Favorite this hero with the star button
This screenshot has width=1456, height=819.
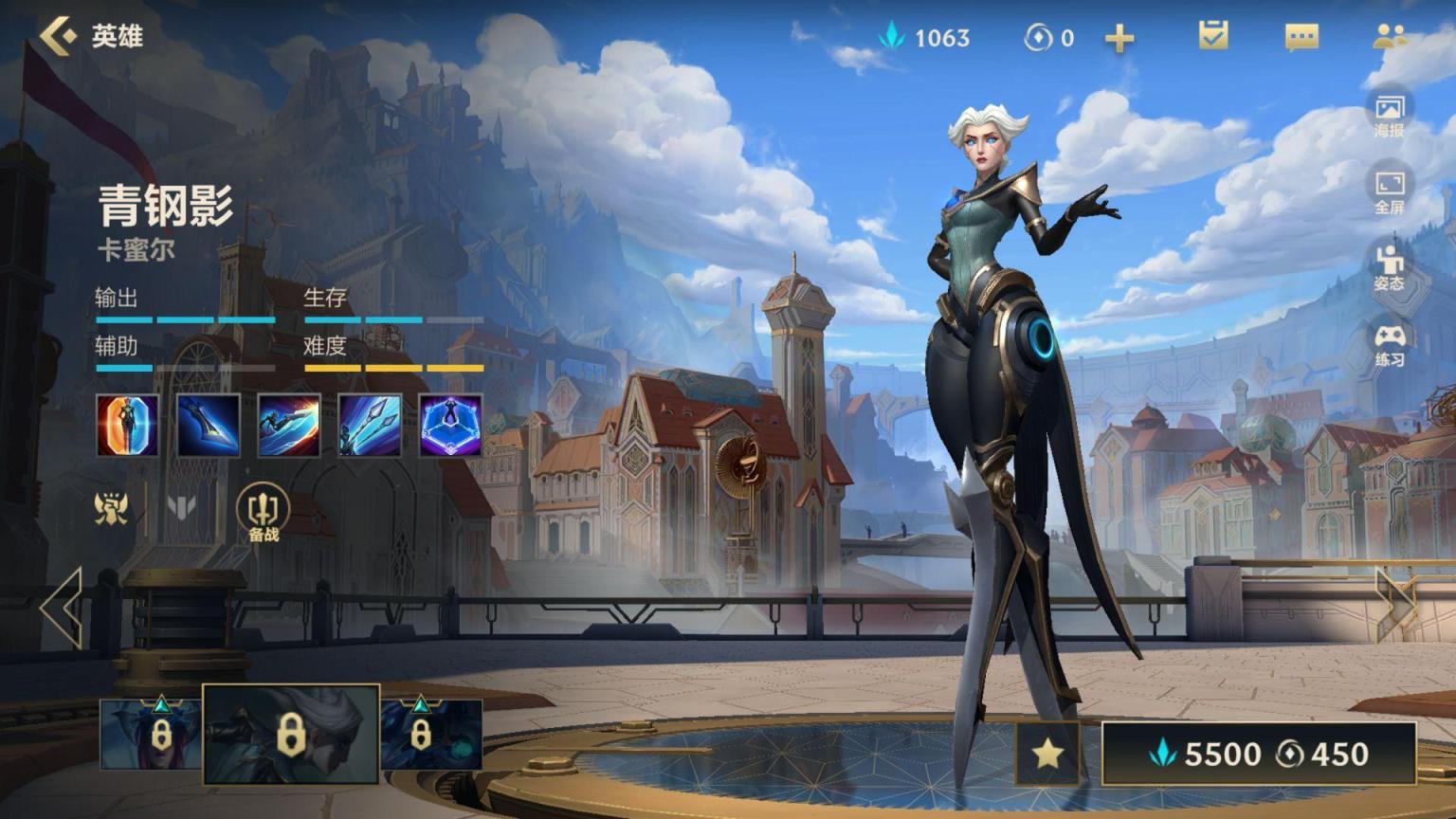[1047, 754]
